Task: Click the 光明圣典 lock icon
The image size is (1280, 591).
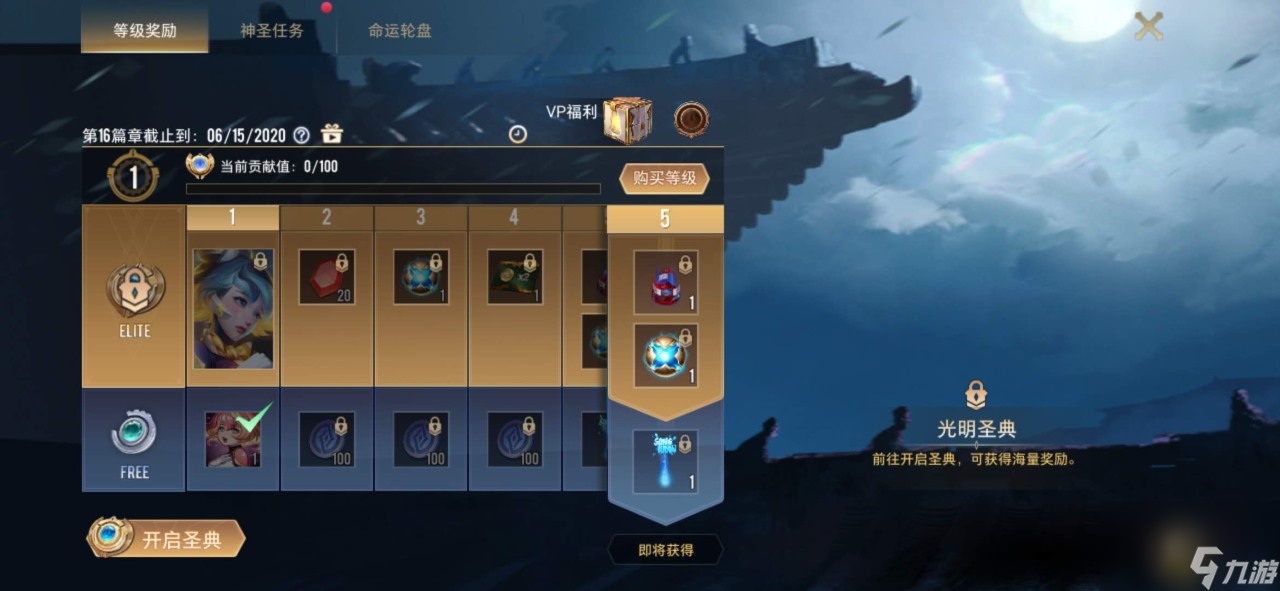Action: [976, 394]
